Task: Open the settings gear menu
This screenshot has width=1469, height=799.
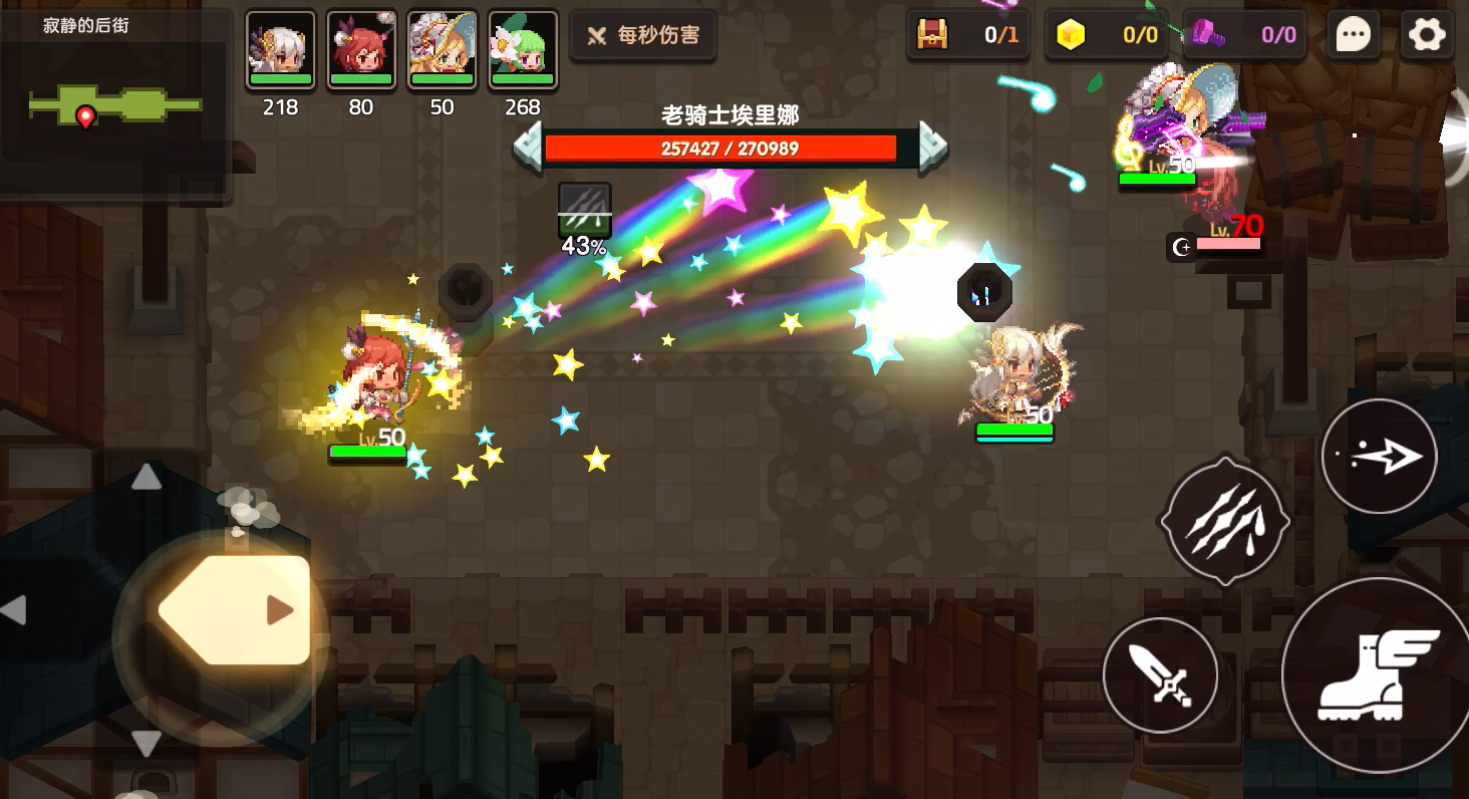Action: pos(1427,36)
